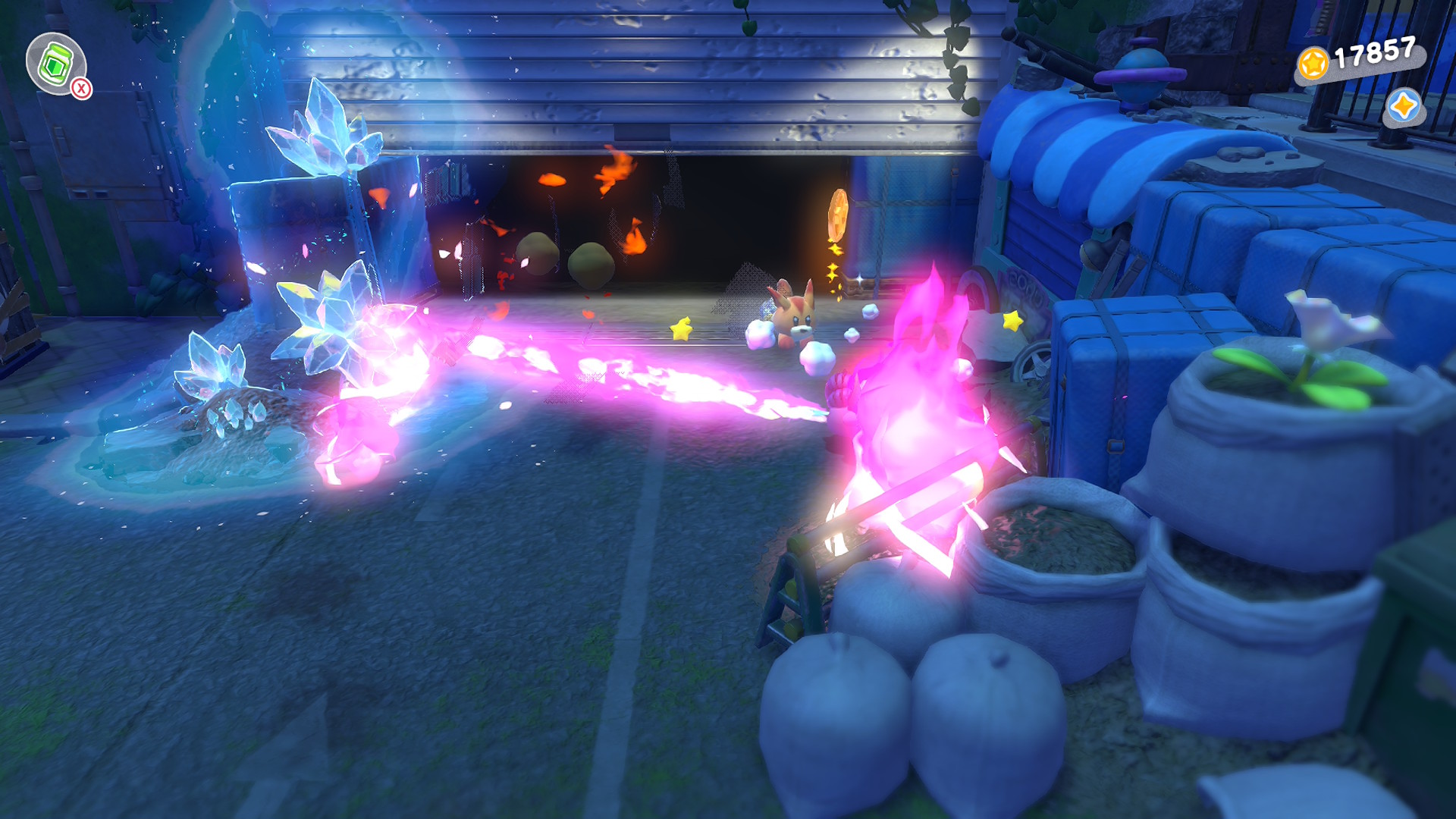This screenshot has width=1456, height=819.
Task: Select the green jar item icon
Action: 55,64
